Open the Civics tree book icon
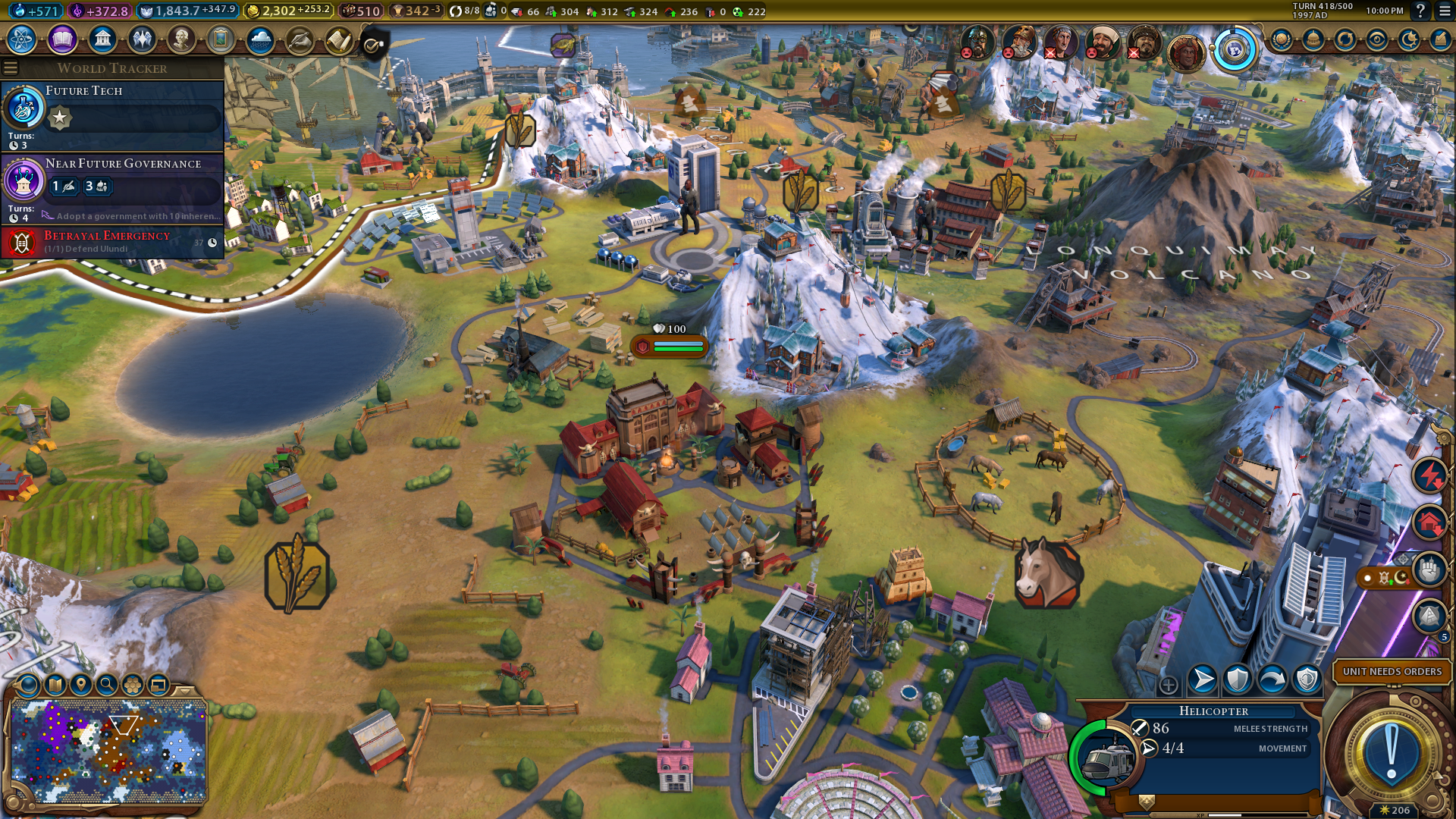This screenshot has width=1456, height=819. (x=62, y=39)
